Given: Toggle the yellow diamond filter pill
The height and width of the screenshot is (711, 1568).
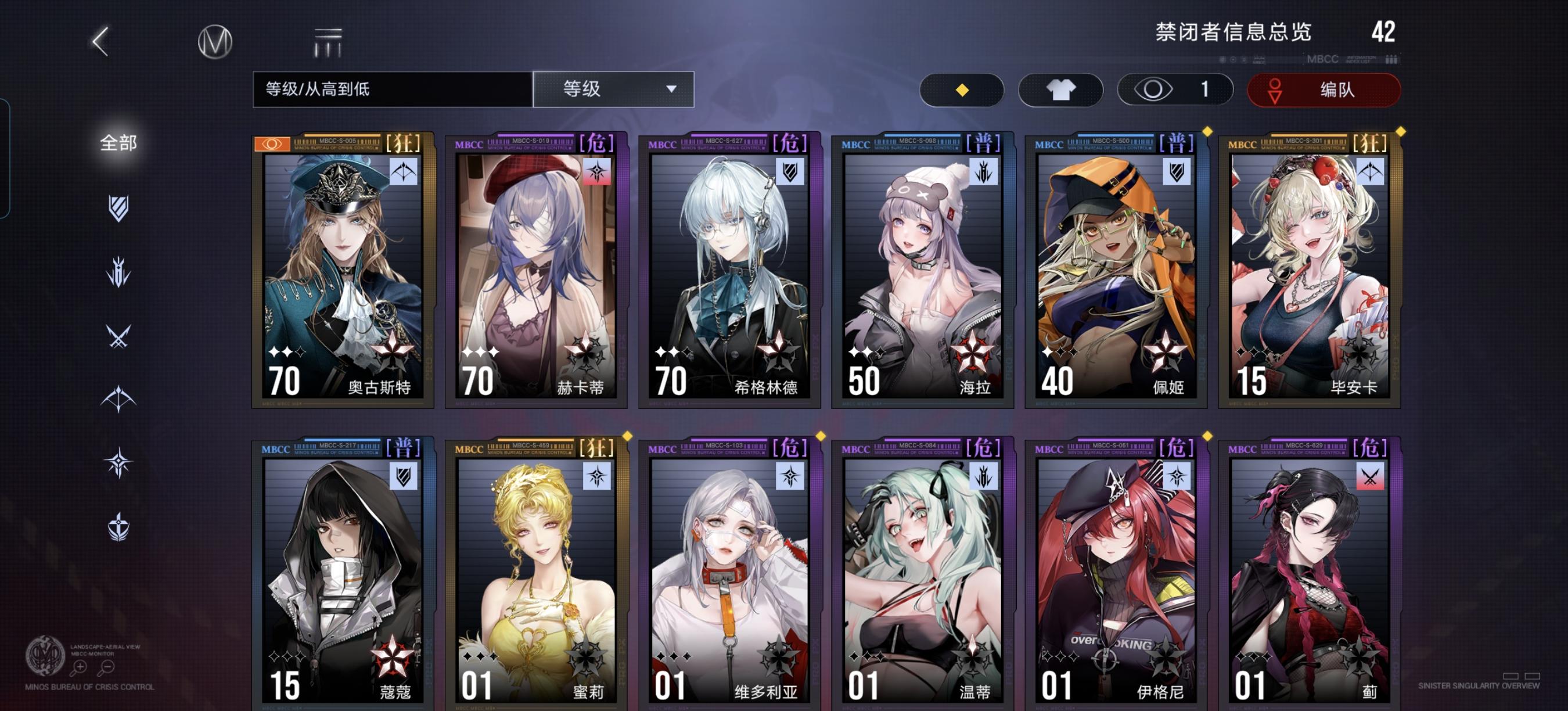Looking at the screenshot, I should coord(962,89).
